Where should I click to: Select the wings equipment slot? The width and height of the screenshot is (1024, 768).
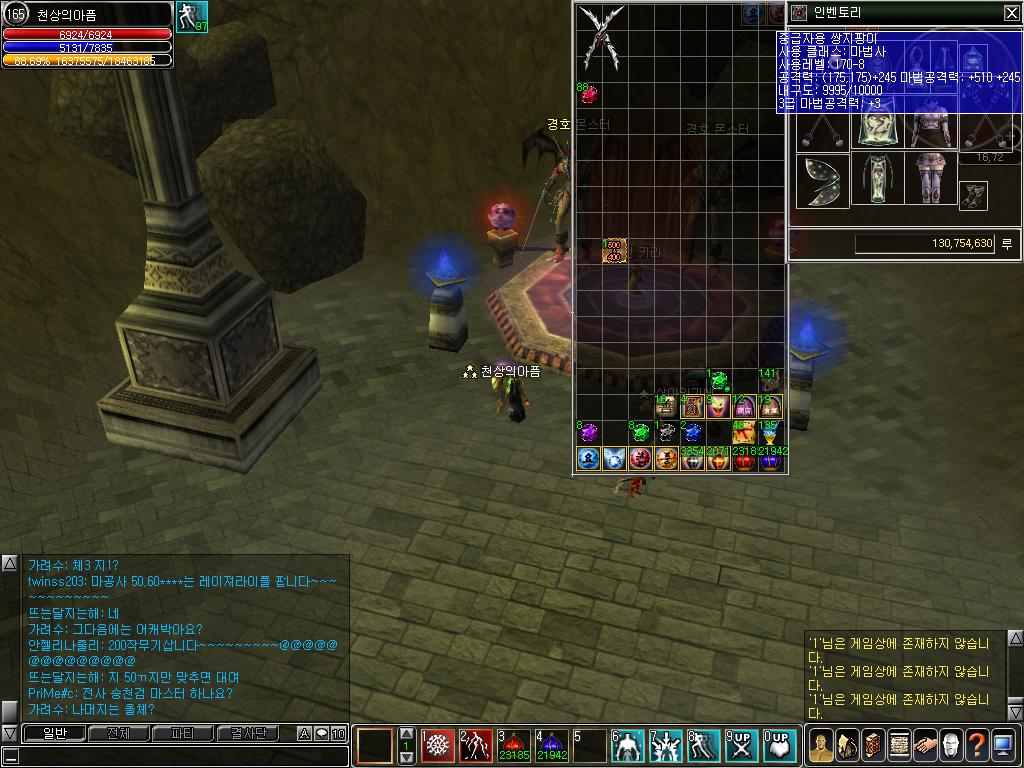[x=822, y=181]
